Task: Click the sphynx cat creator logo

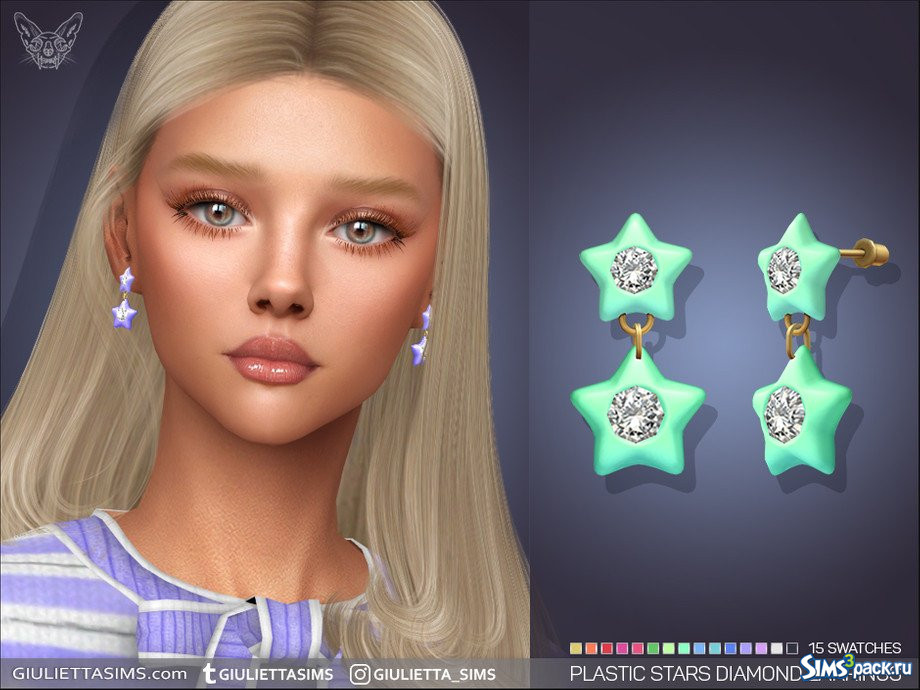Action: pos(48,42)
